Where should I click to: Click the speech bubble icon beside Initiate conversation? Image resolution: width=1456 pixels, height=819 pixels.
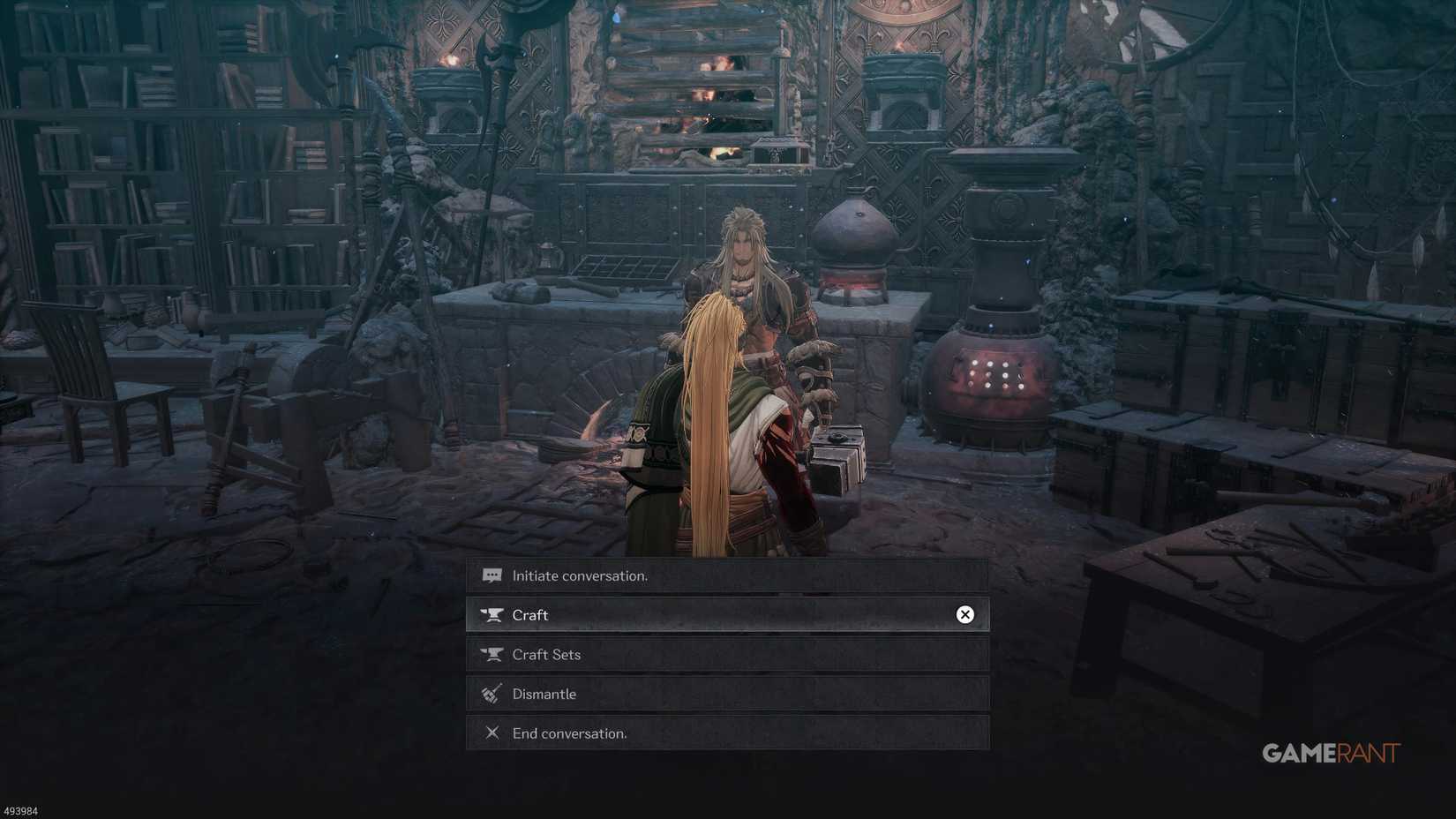pyautogui.click(x=492, y=575)
